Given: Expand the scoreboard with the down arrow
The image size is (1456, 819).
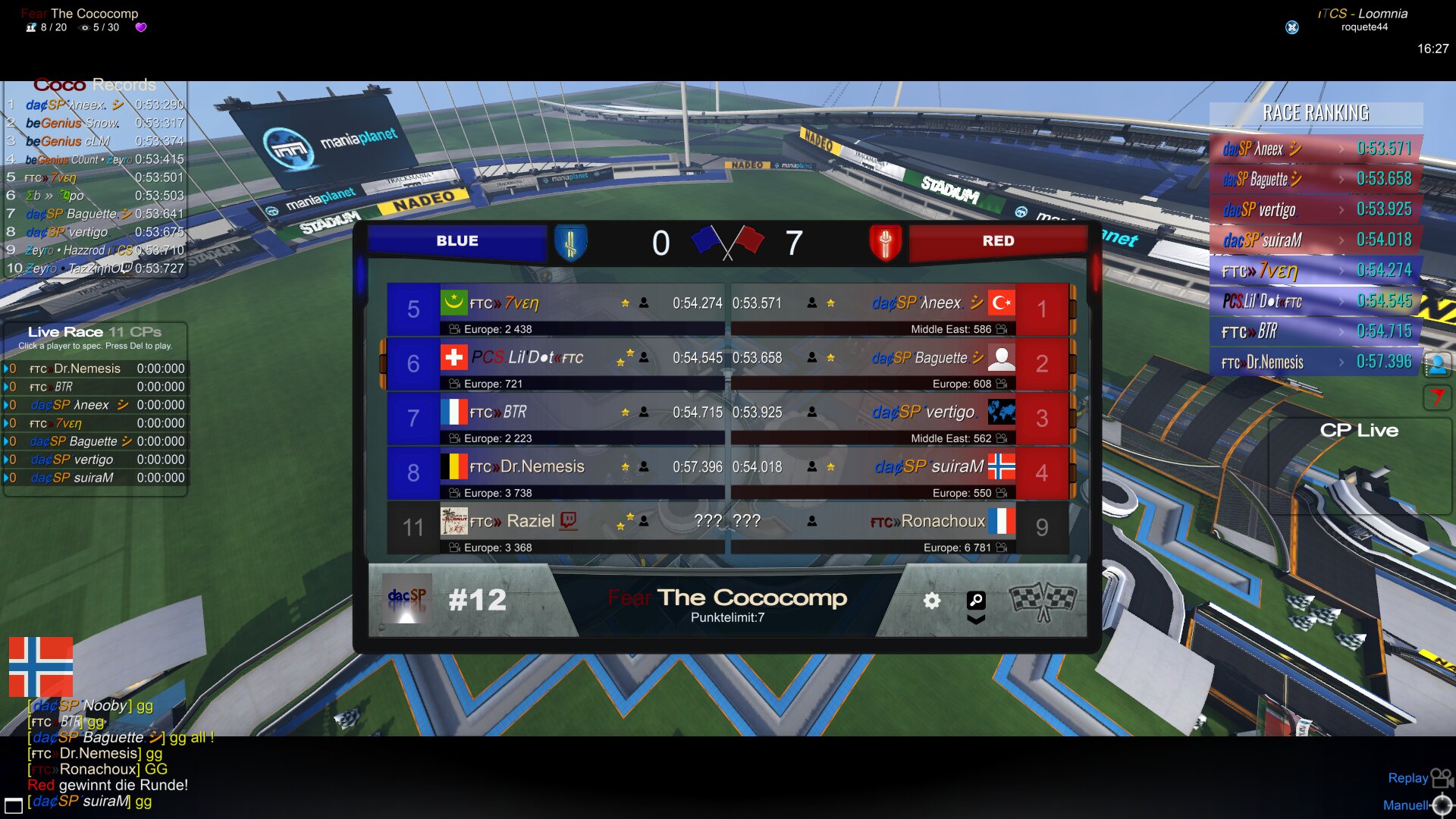Looking at the screenshot, I should (976, 620).
